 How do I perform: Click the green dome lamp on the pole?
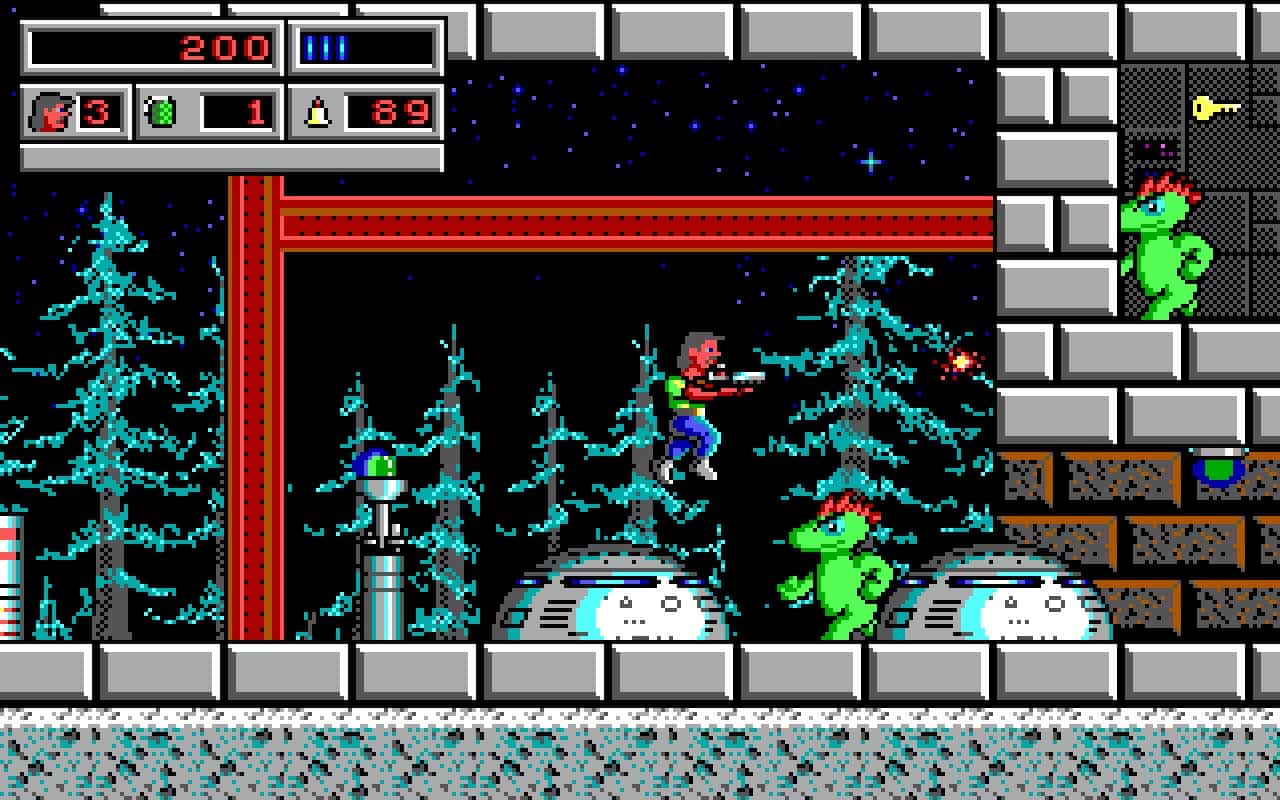click(376, 462)
